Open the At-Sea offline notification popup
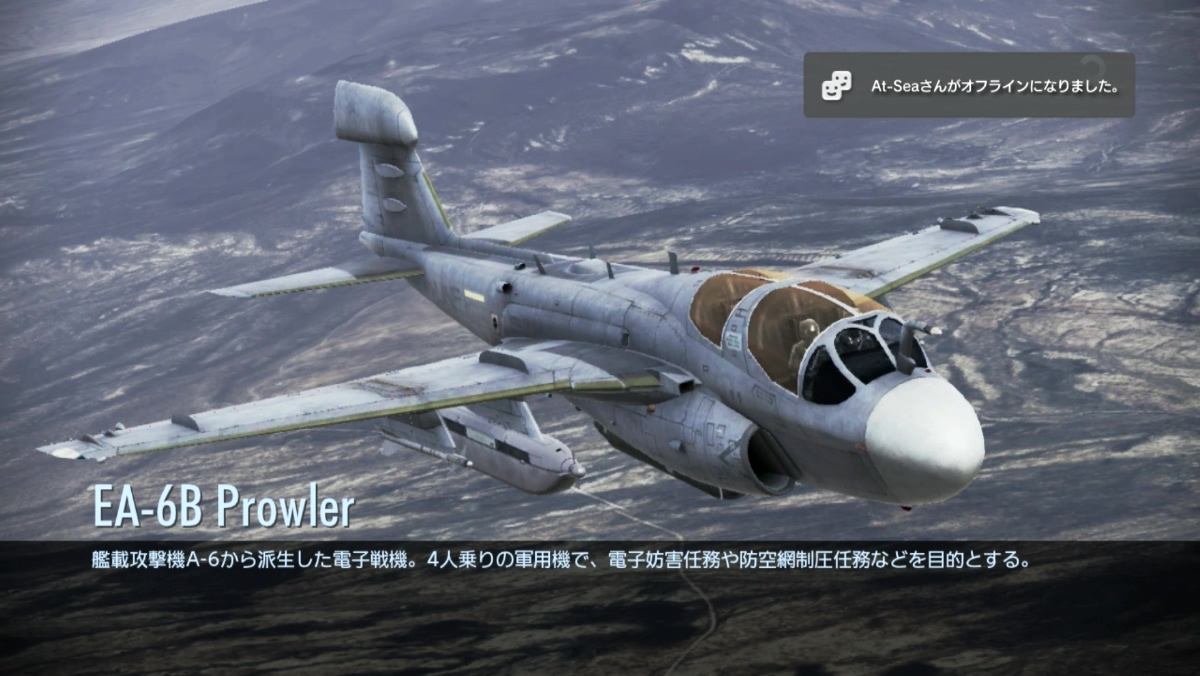This screenshot has height=676, width=1200. tap(968, 86)
